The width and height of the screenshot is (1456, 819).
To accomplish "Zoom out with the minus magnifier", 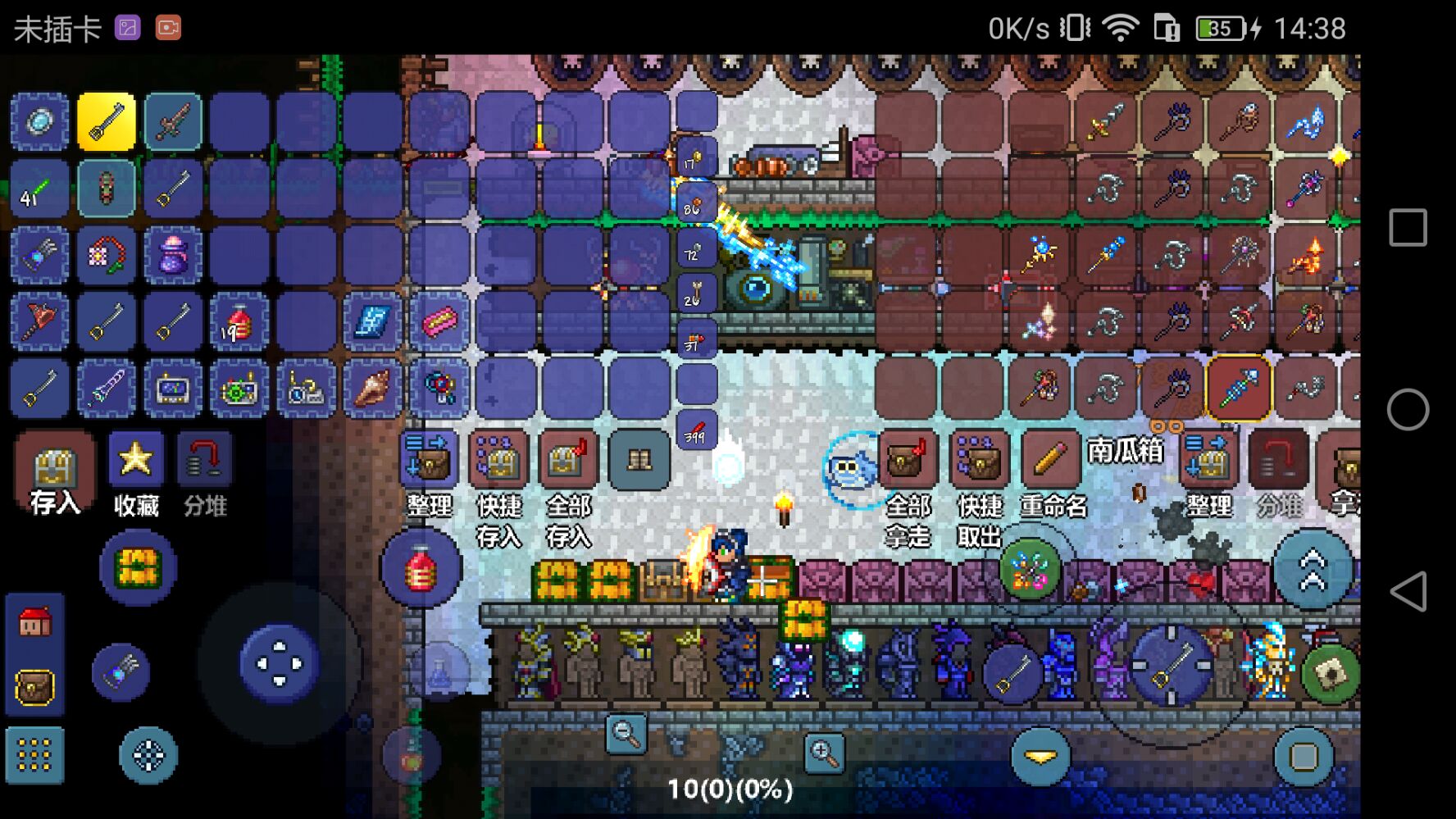I will point(626,734).
